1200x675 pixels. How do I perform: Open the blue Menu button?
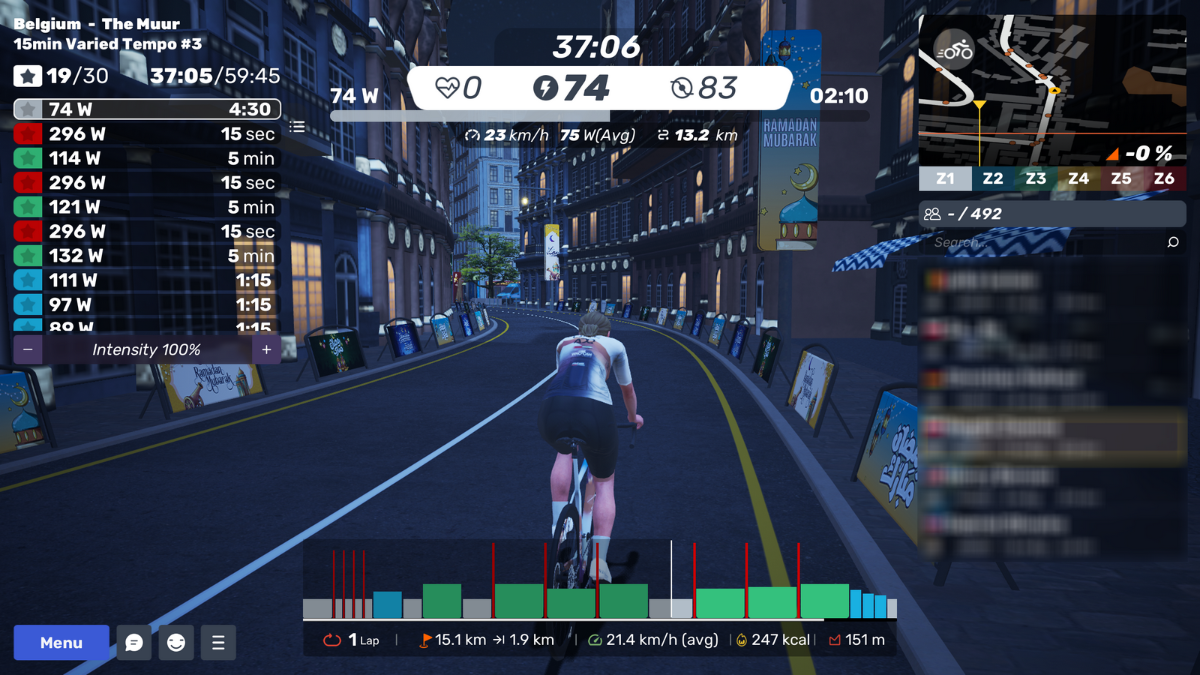click(x=61, y=643)
